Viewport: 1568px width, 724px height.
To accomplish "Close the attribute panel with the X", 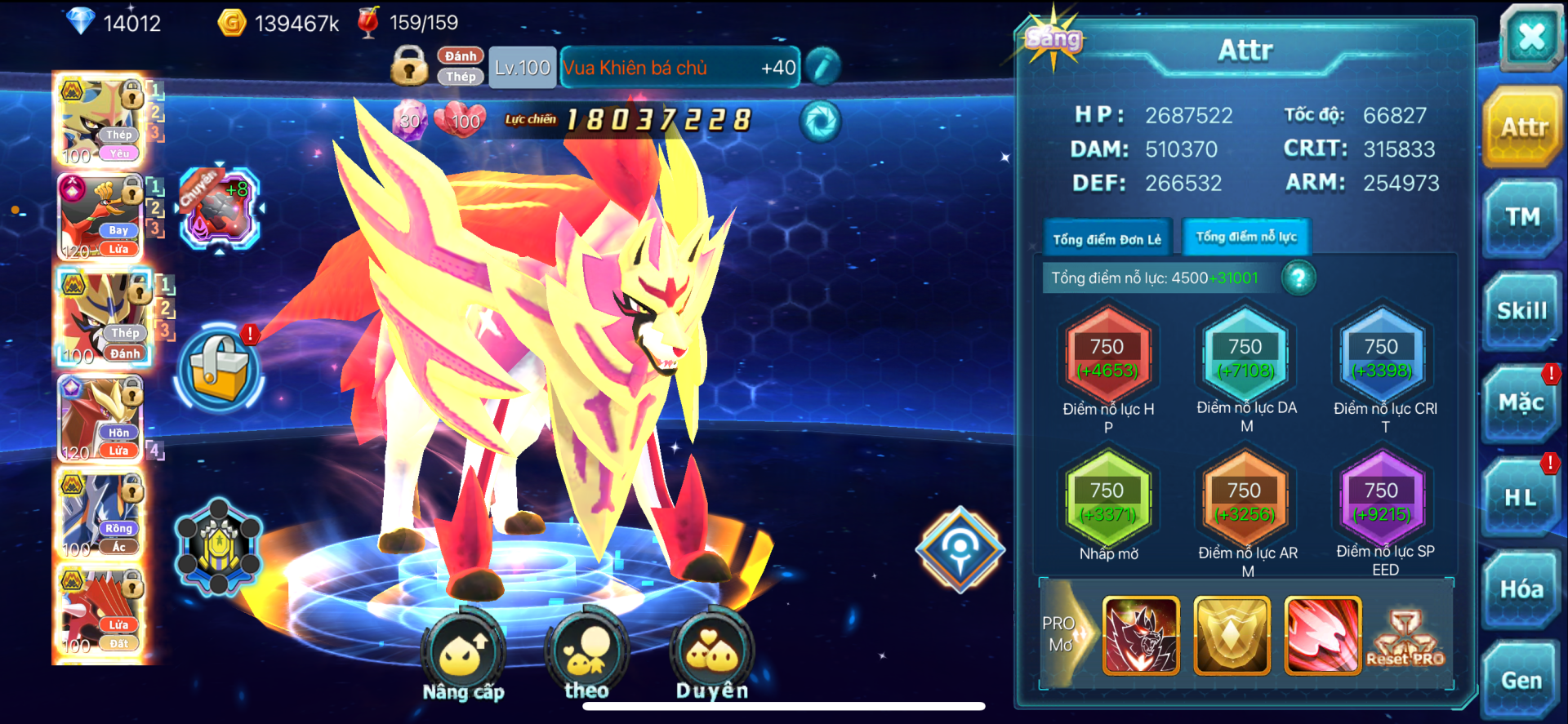I will [x=1530, y=36].
